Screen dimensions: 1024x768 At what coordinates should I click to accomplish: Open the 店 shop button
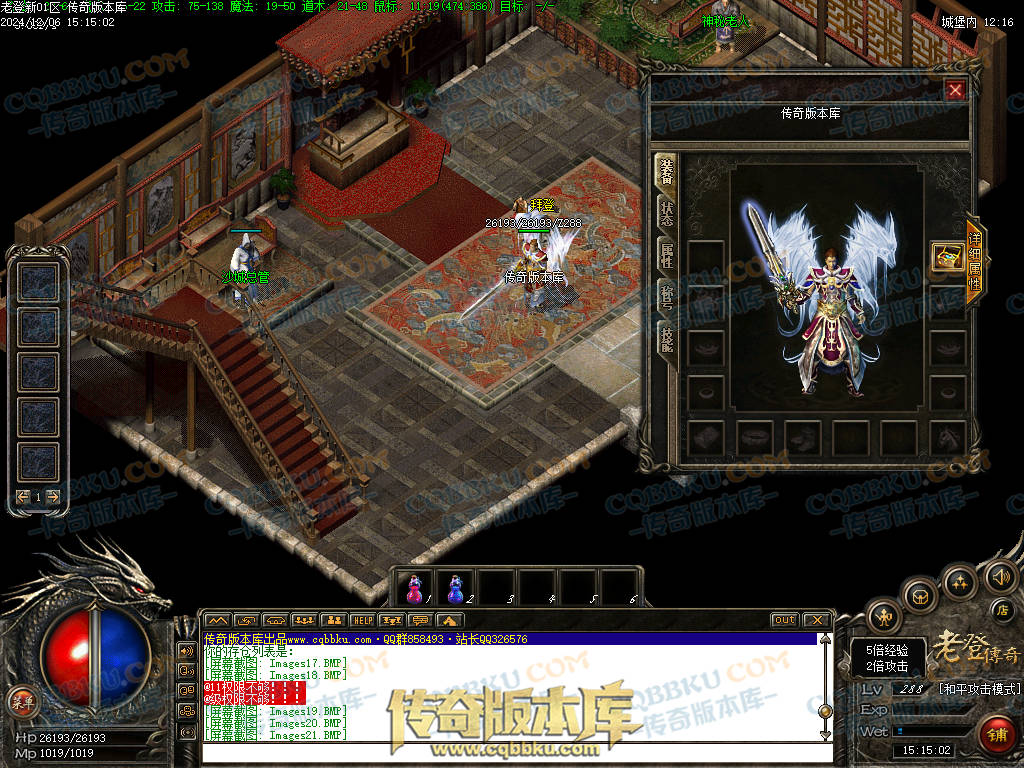click(1002, 609)
